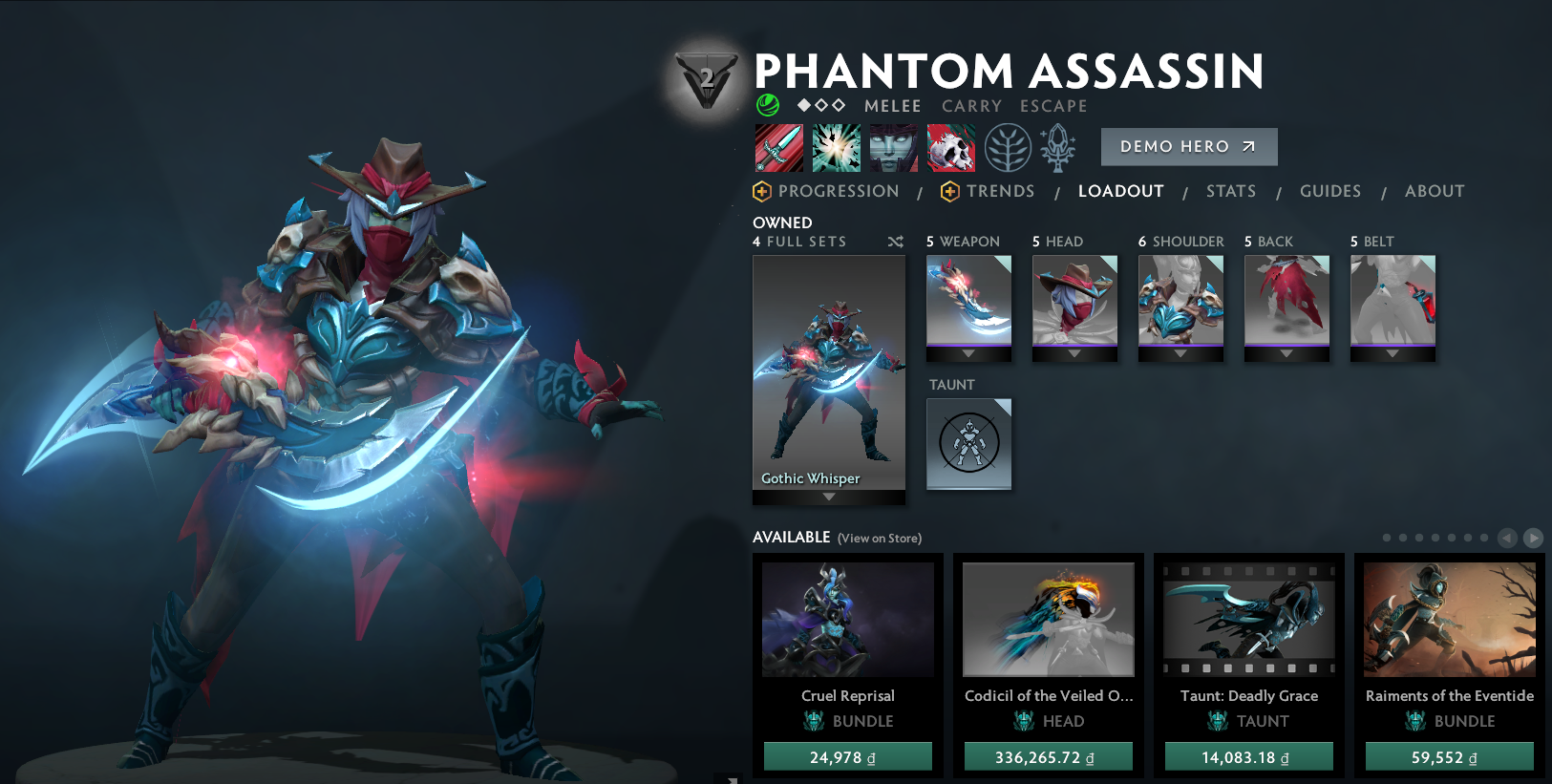Select the Gothic Whisper full set
1552x784 pixels.
[x=828, y=372]
